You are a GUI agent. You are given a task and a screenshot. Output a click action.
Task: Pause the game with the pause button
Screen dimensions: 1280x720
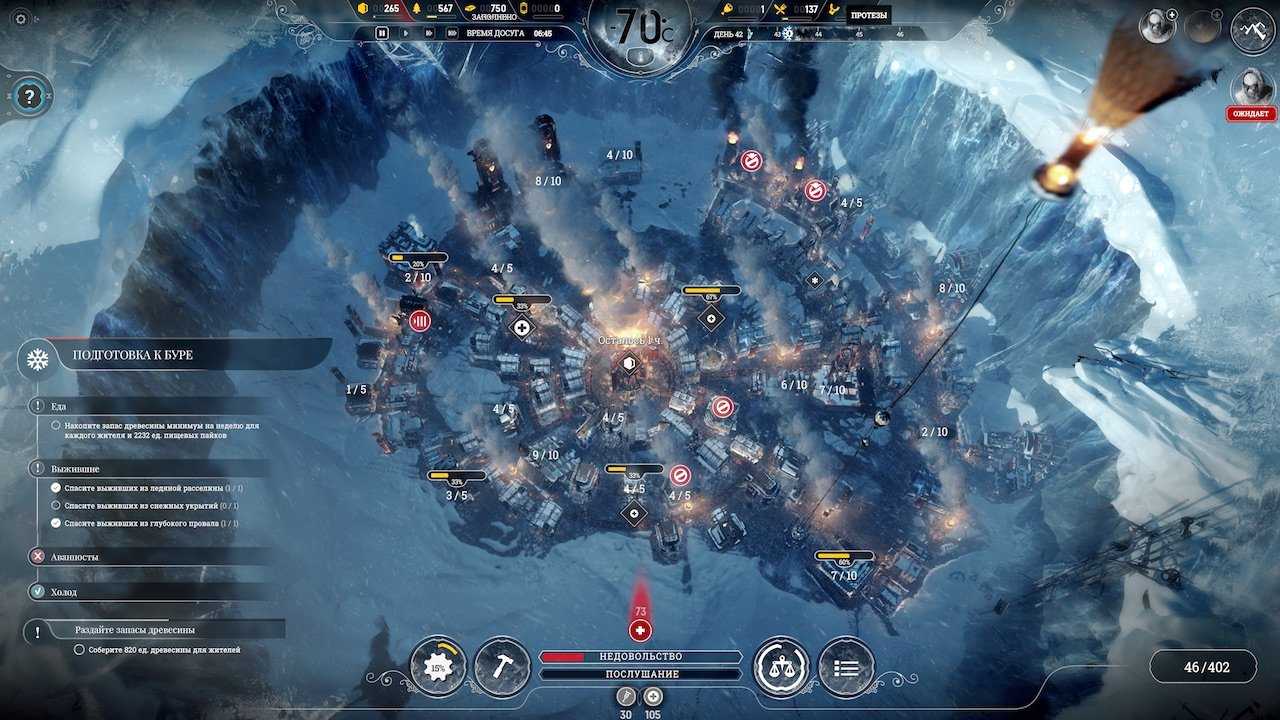pos(382,33)
